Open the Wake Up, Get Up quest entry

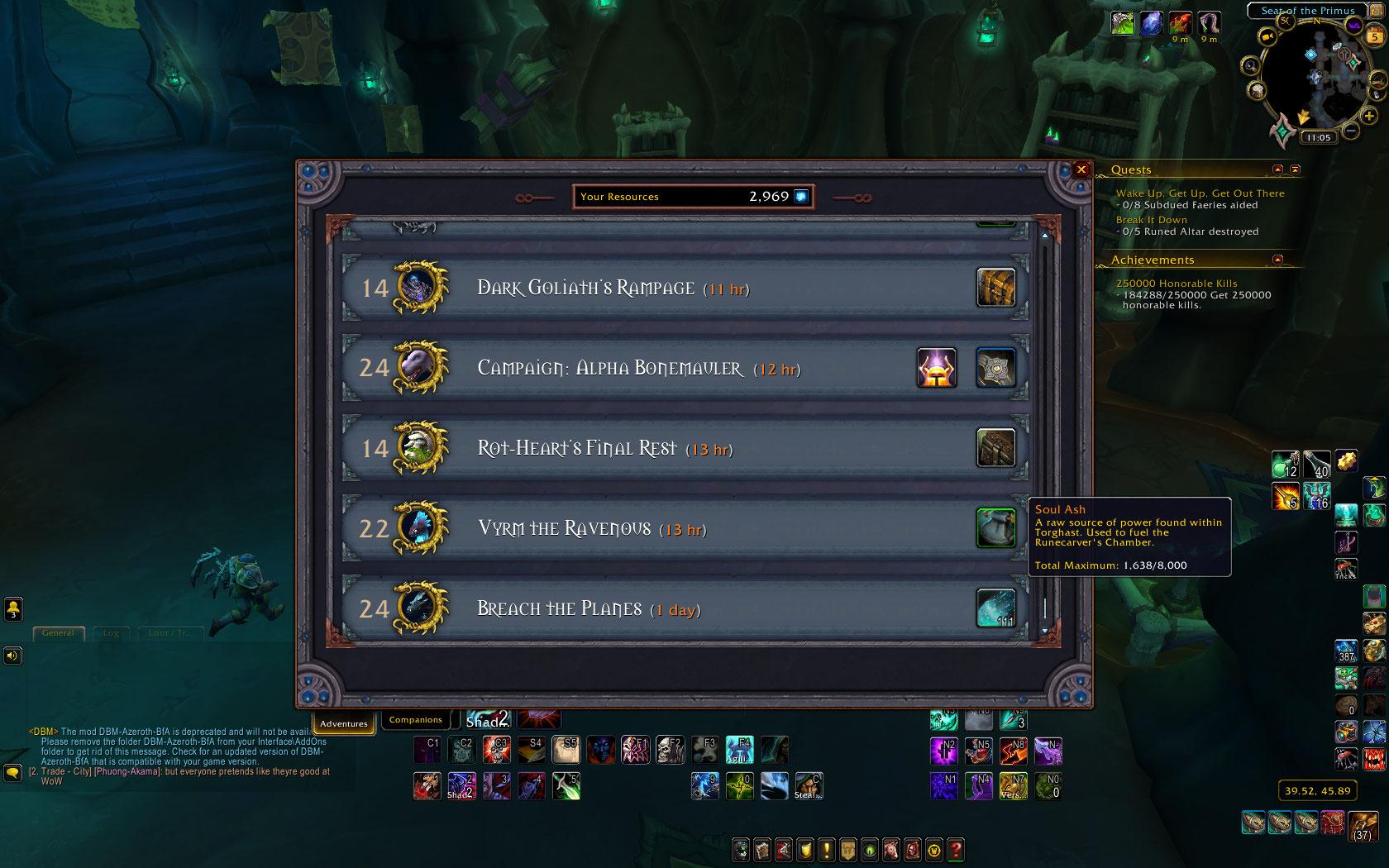tap(1200, 193)
